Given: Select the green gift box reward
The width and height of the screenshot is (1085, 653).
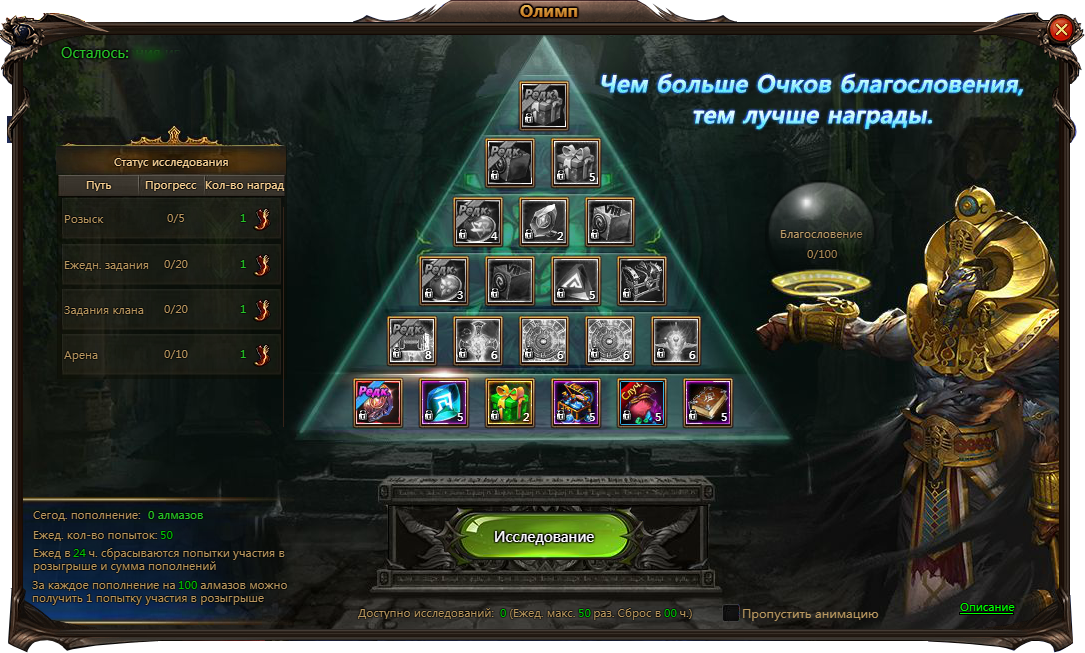Looking at the screenshot, I should (510, 403).
